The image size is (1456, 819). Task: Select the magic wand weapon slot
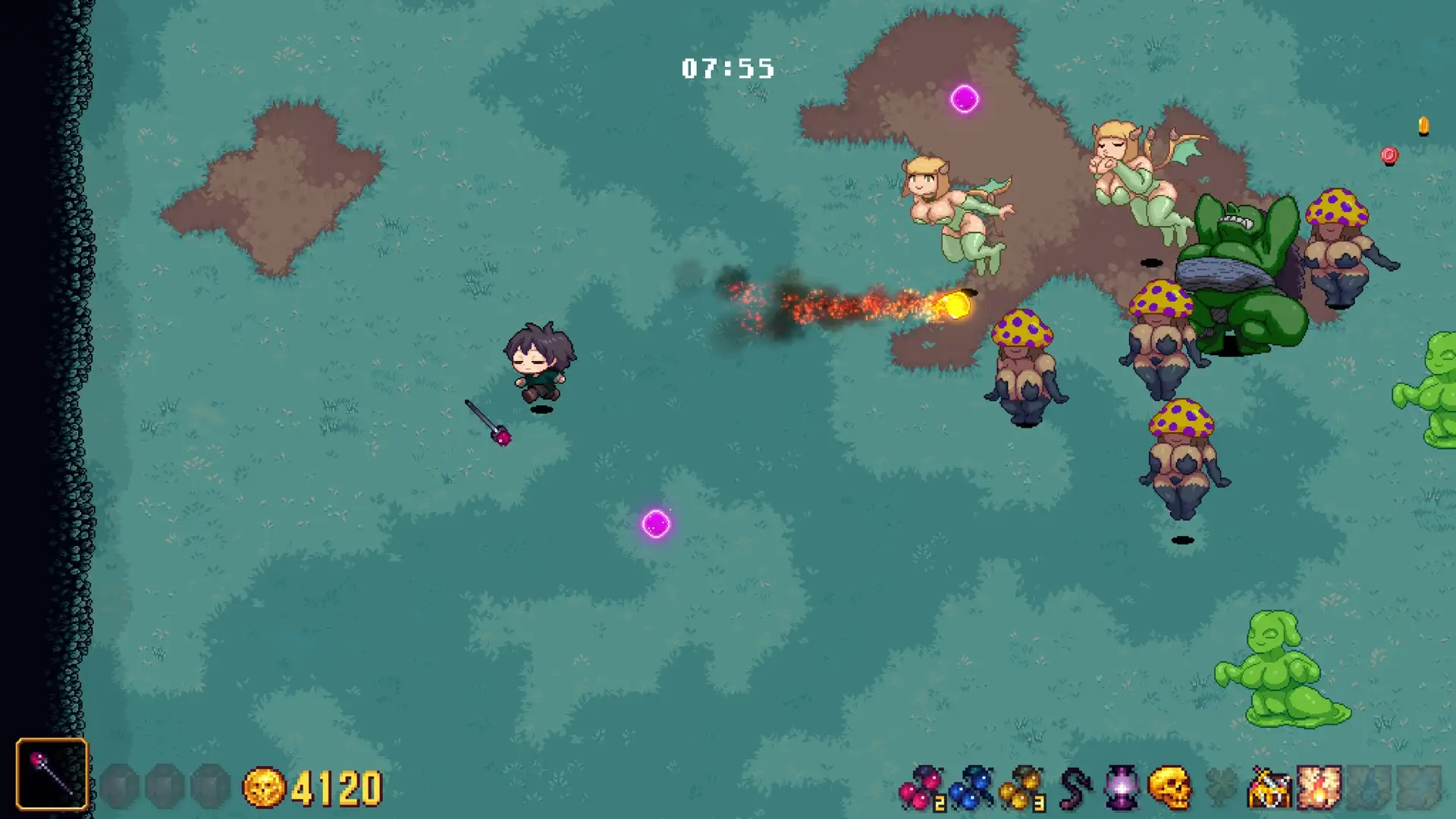click(52, 774)
